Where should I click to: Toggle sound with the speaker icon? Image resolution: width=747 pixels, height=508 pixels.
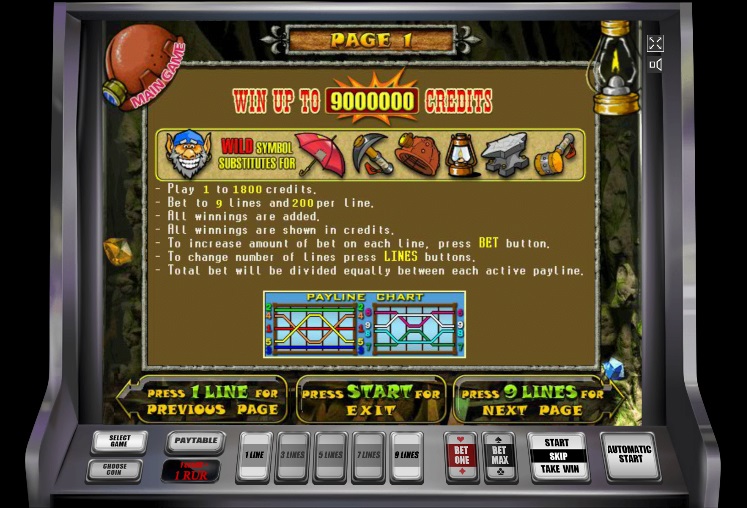pos(655,65)
